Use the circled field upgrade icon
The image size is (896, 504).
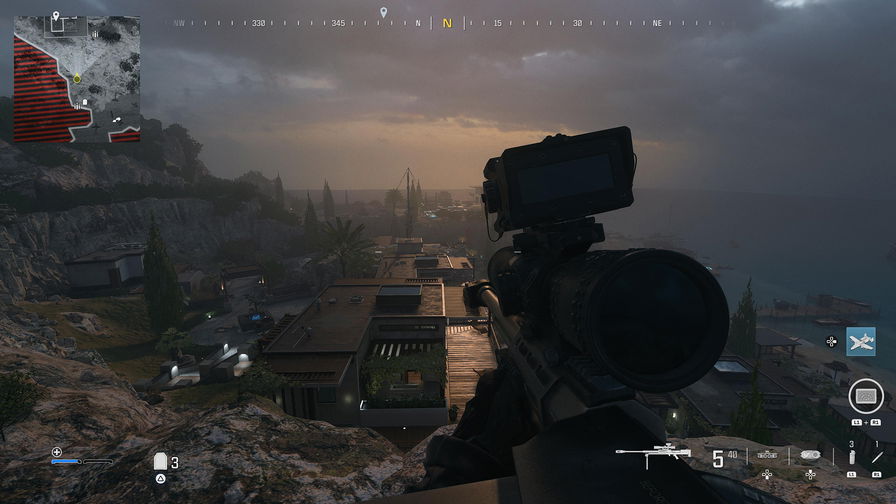point(865,397)
